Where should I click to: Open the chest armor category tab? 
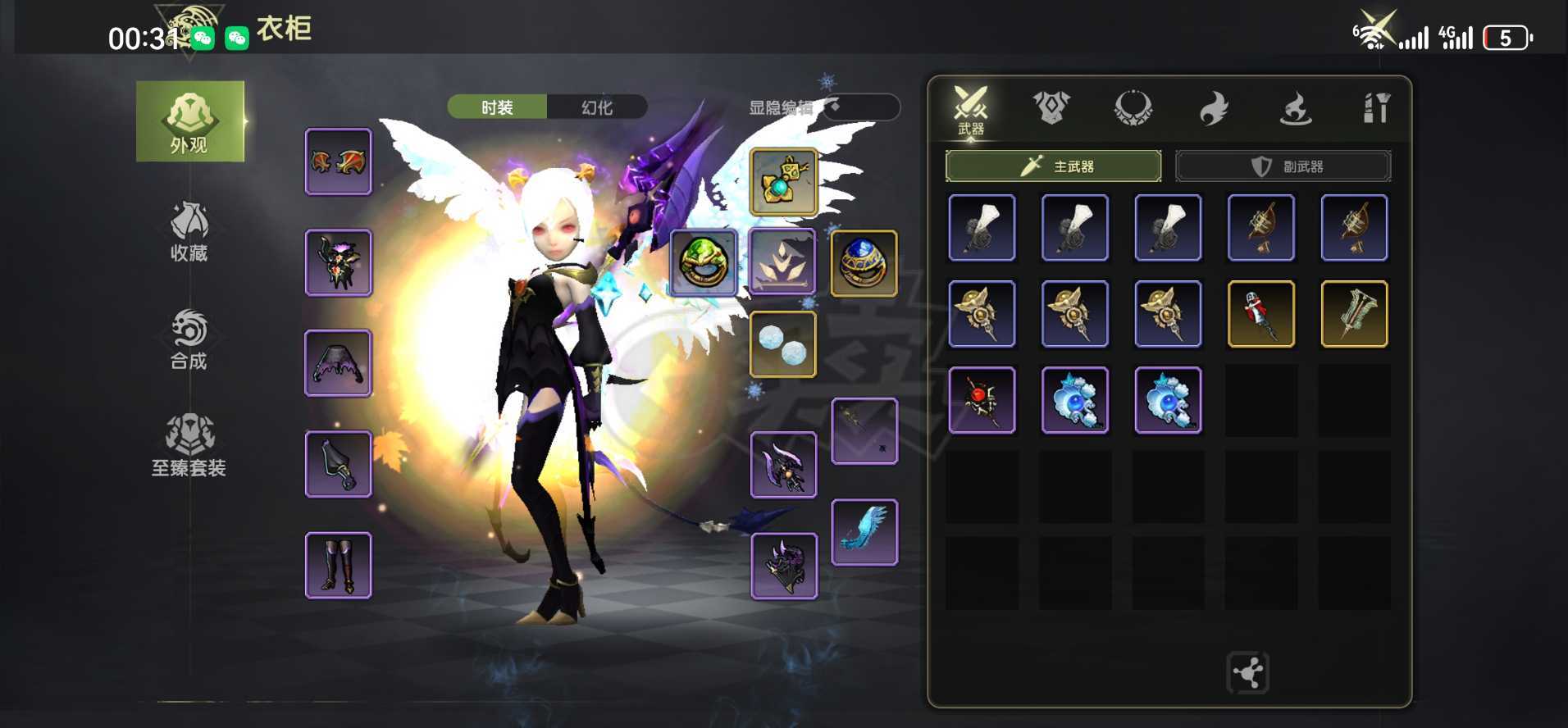(1051, 107)
